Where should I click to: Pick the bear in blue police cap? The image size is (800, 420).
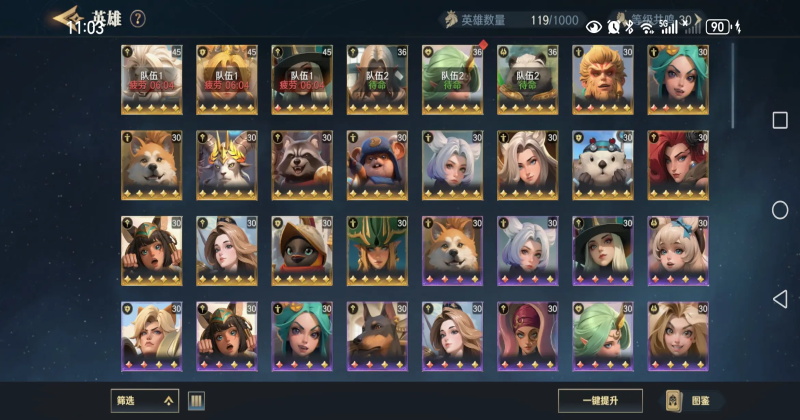tap(377, 164)
